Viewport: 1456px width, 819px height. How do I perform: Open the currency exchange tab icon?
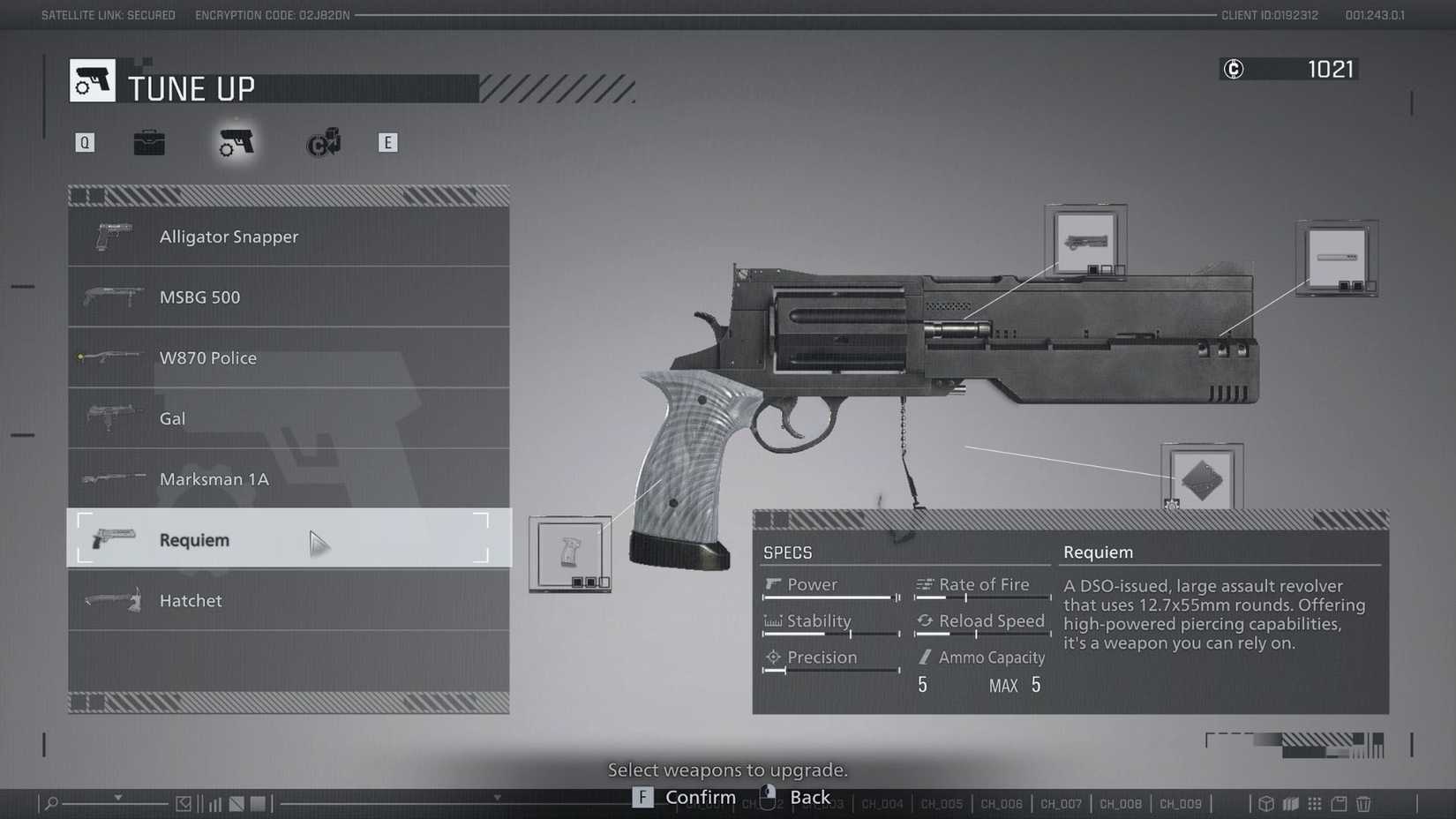(x=322, y=142)
